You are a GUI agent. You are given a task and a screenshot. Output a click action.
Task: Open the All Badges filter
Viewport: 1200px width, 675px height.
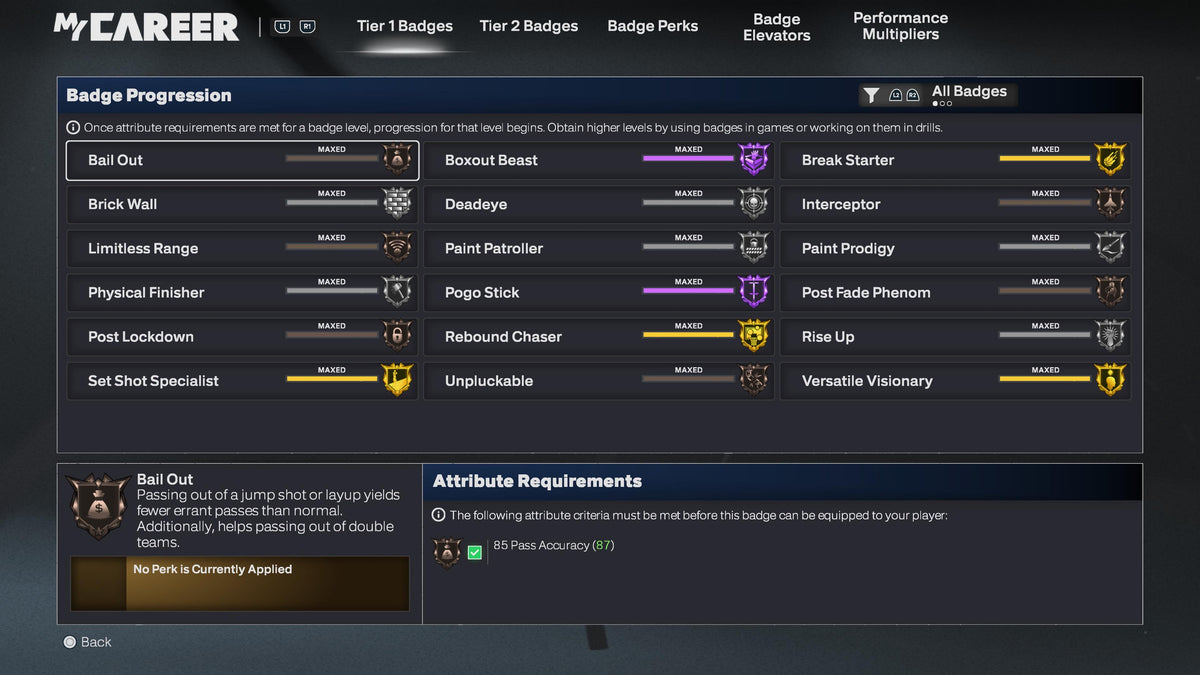(938, 94)
